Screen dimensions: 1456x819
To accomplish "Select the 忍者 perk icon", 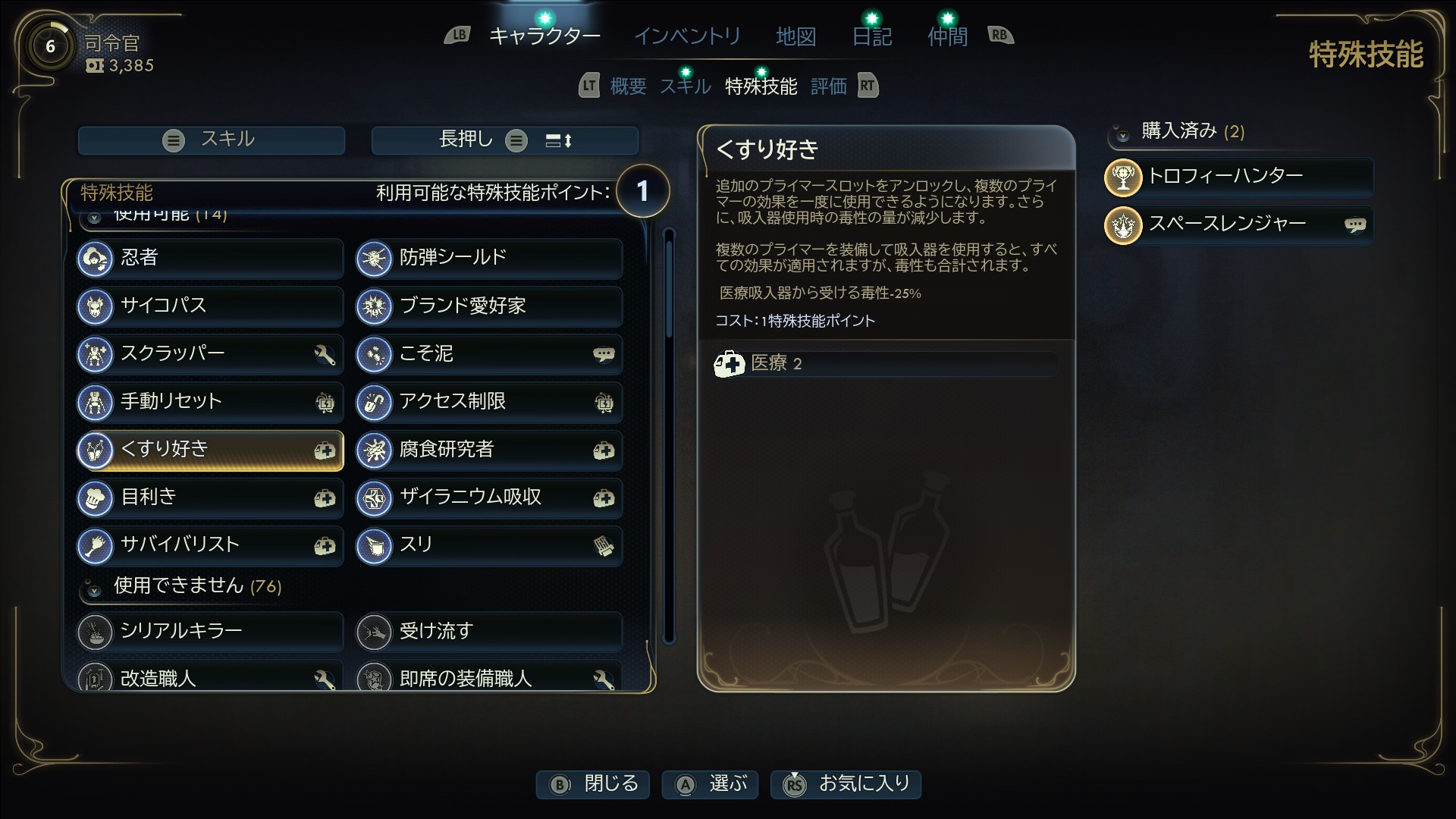I will pos(96,259).
